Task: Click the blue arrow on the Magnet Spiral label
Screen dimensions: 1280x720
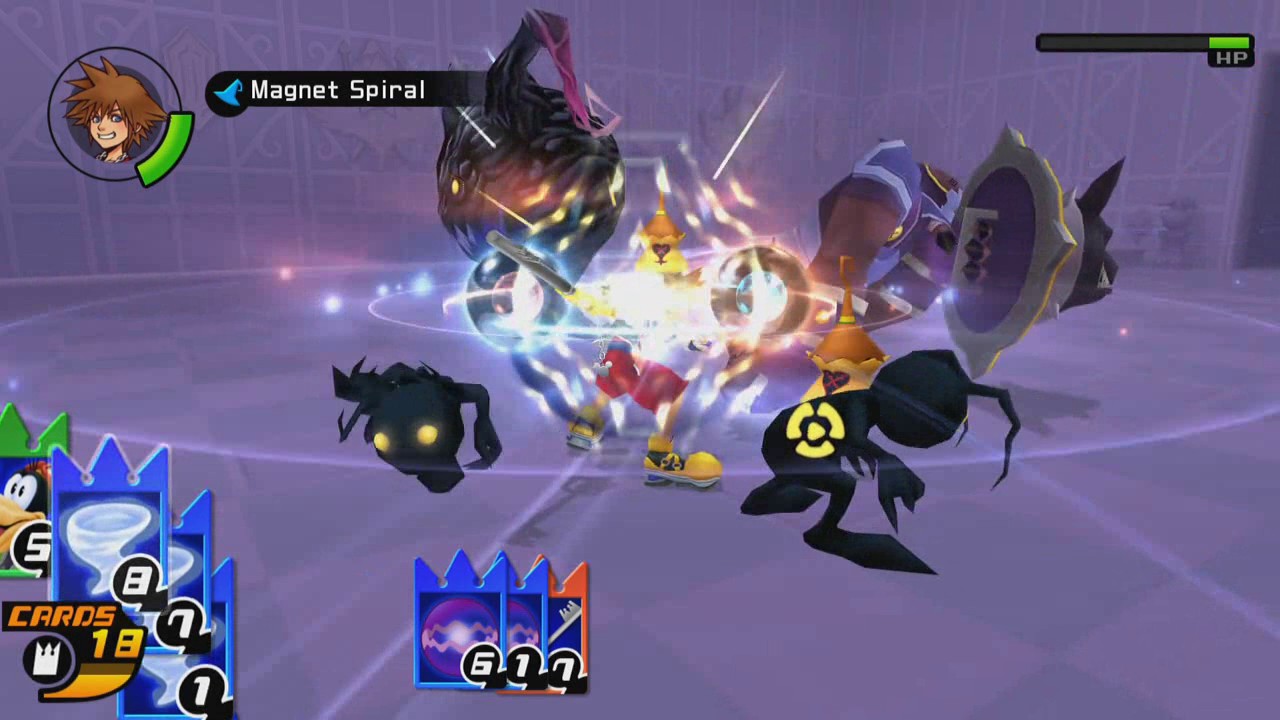Action: coord(228,91)
